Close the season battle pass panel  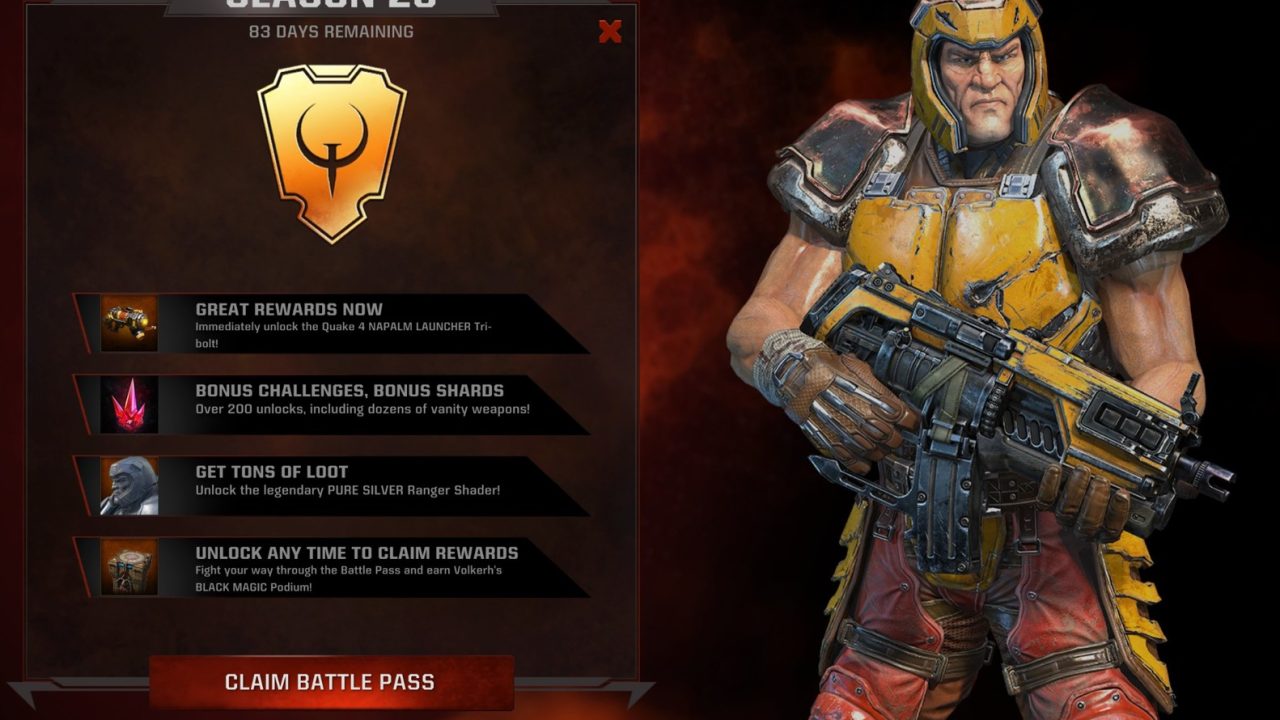tap(610, 32)
